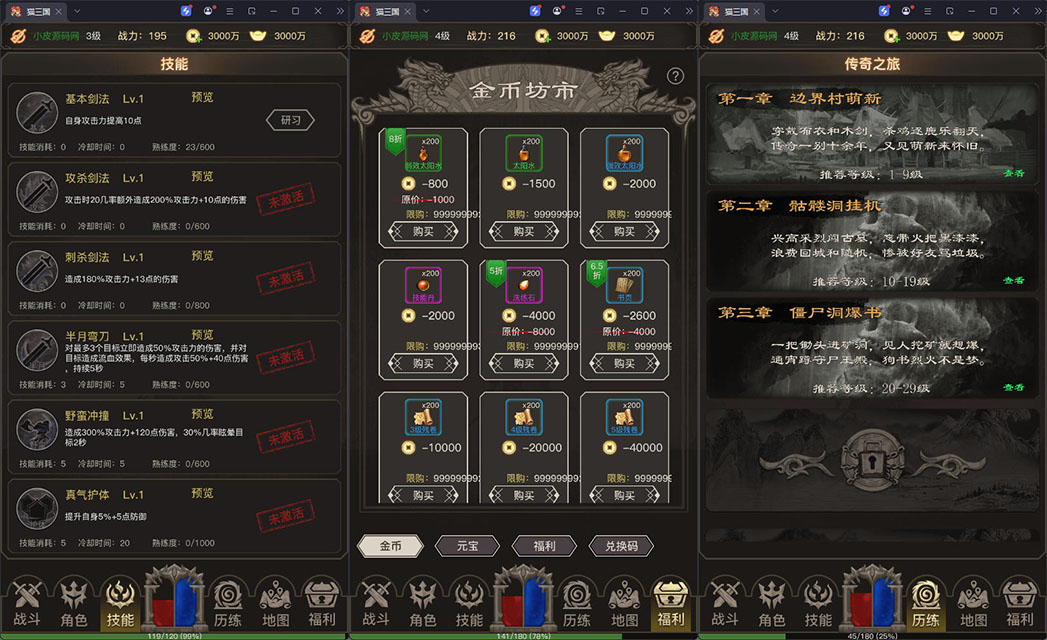Purchase the 书页 item
This screenshot has height=640, width=1047.
(624, 363)
